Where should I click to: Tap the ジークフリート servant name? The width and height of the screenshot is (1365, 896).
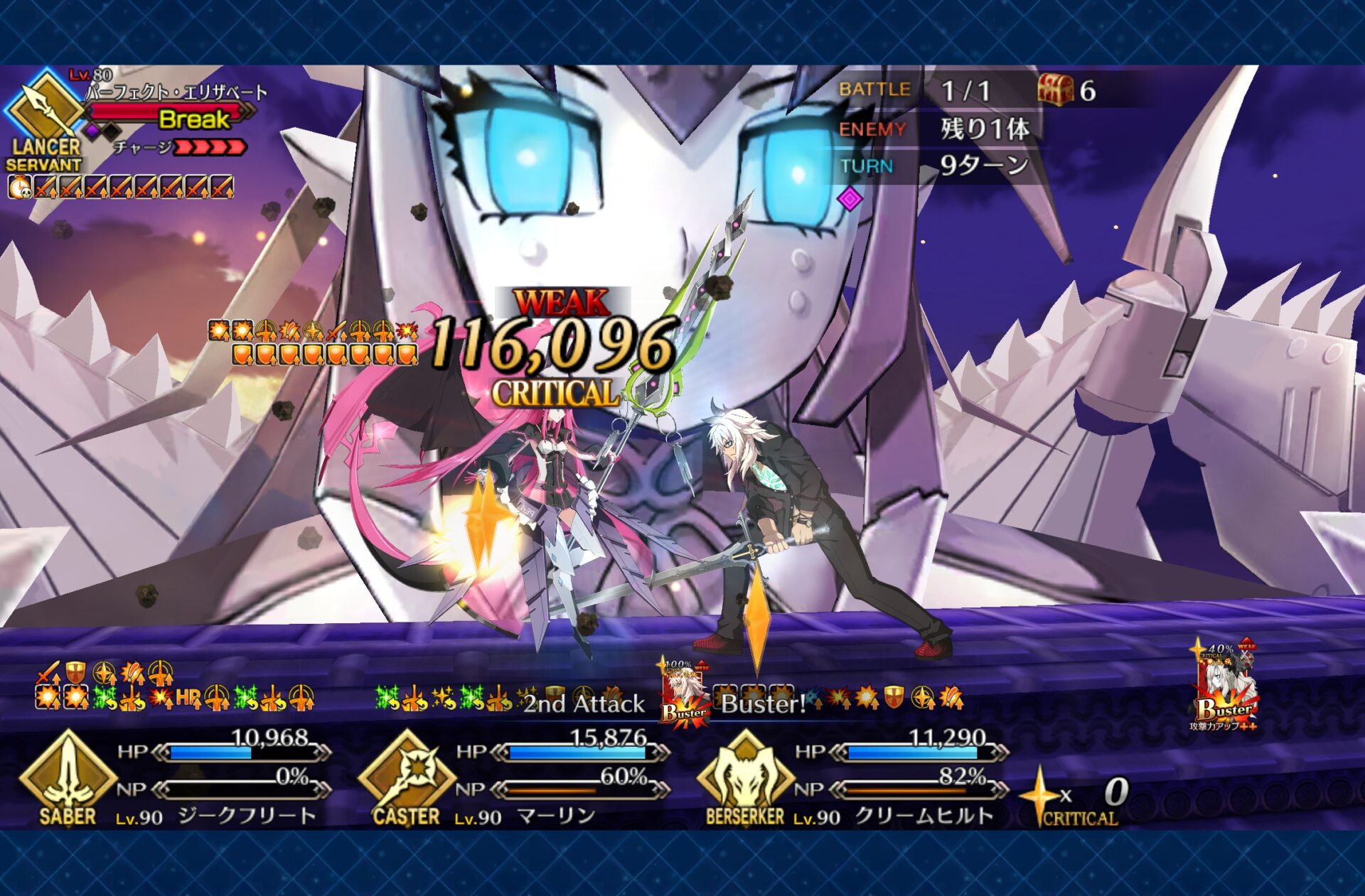[247, 816]
